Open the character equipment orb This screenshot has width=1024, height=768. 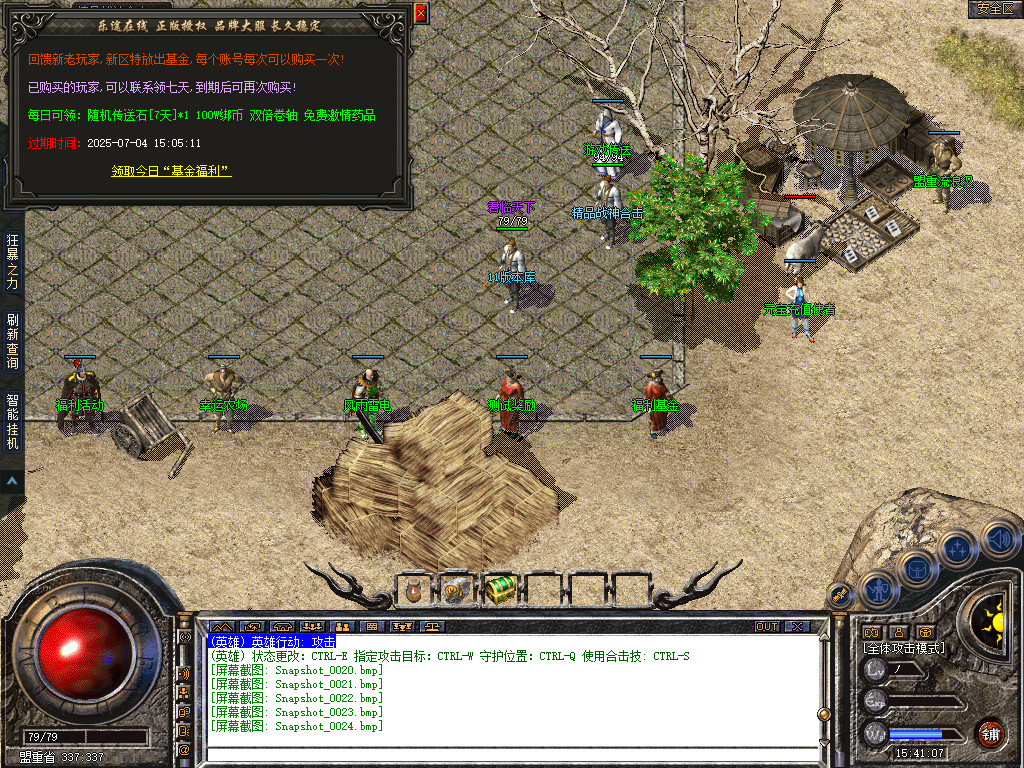click(x=879, y=588)
